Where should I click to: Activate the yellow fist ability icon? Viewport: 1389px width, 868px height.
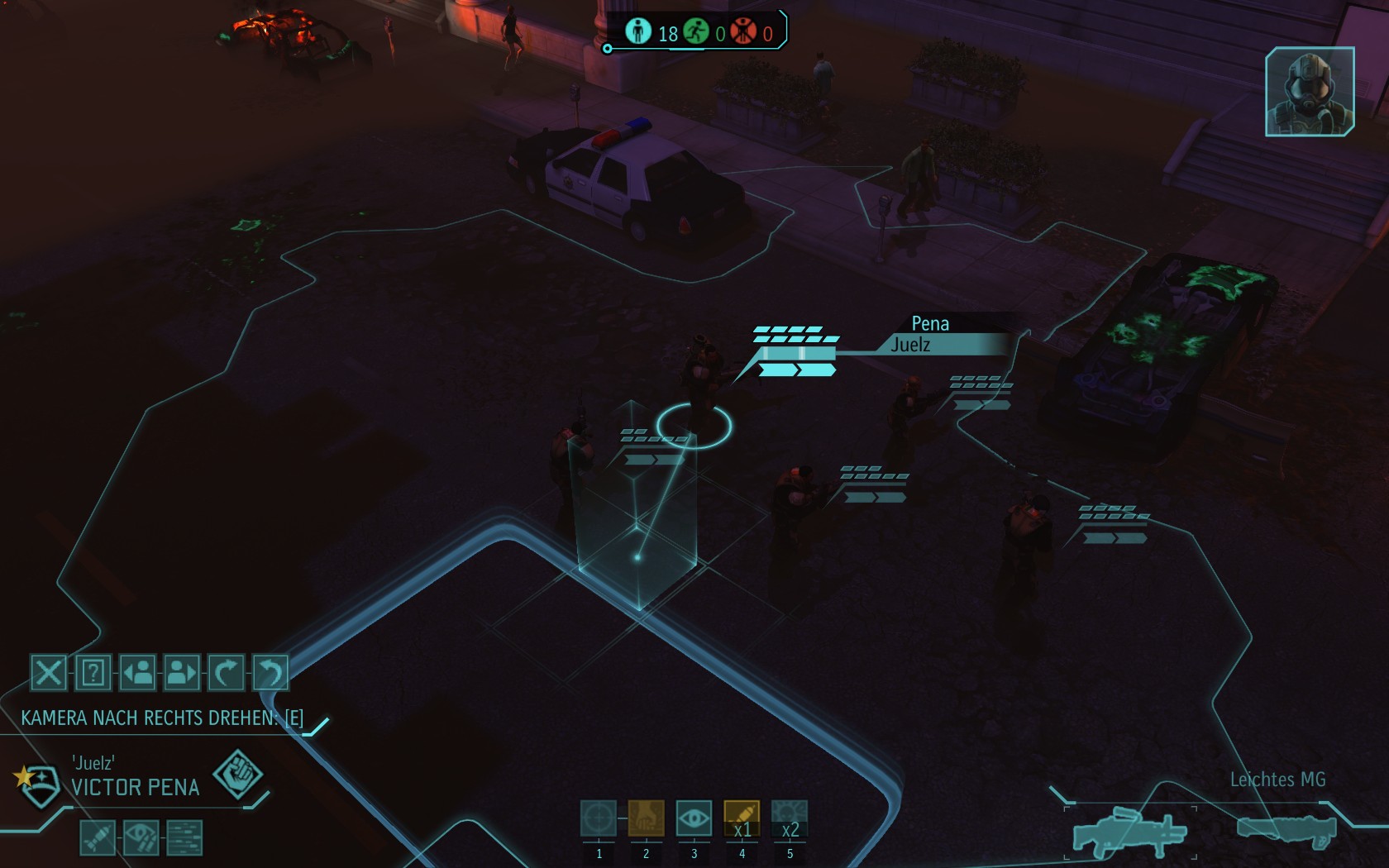(646, 818)
